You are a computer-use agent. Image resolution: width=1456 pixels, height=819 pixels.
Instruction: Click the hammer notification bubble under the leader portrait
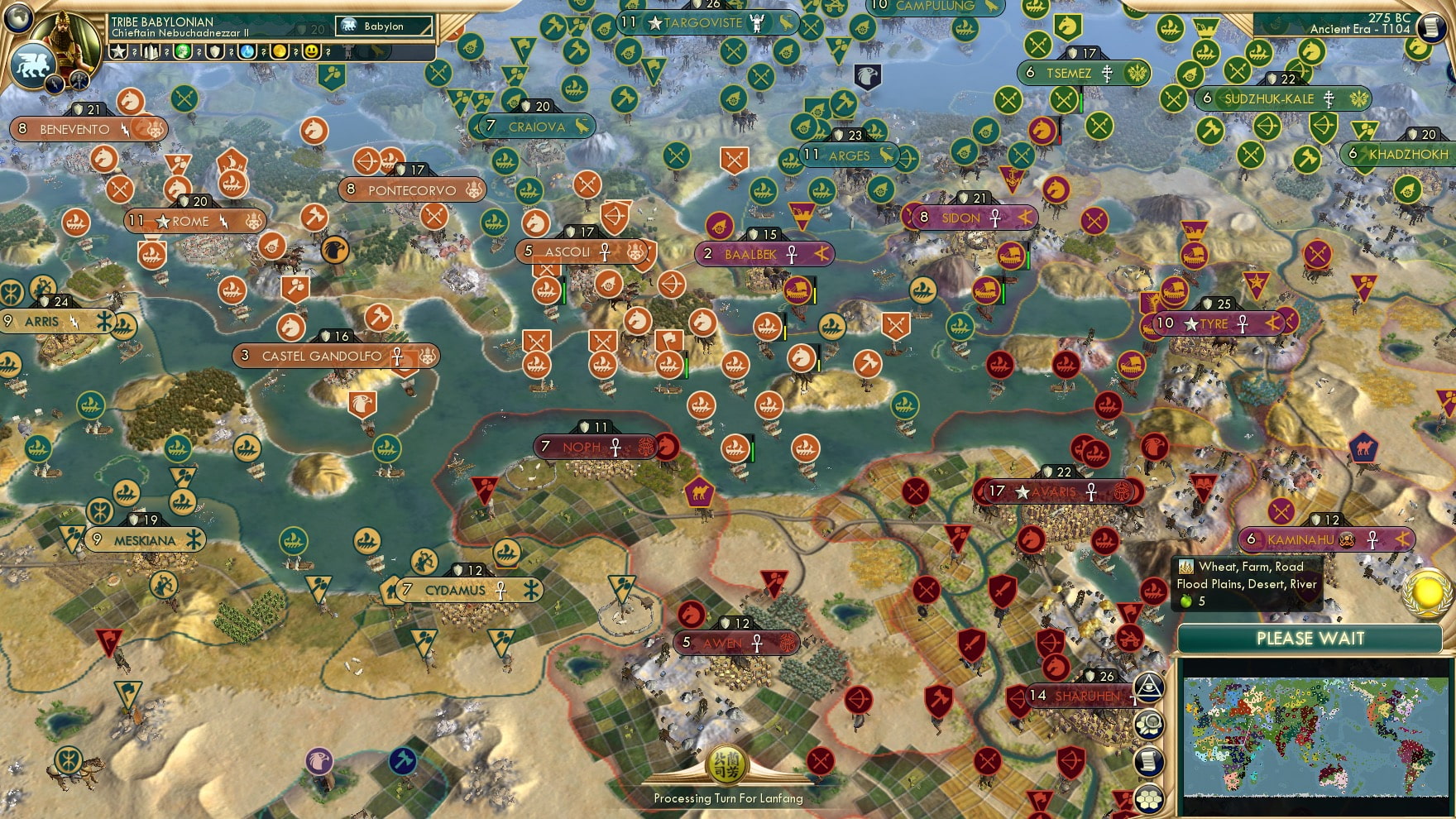[x=79, y=79]
